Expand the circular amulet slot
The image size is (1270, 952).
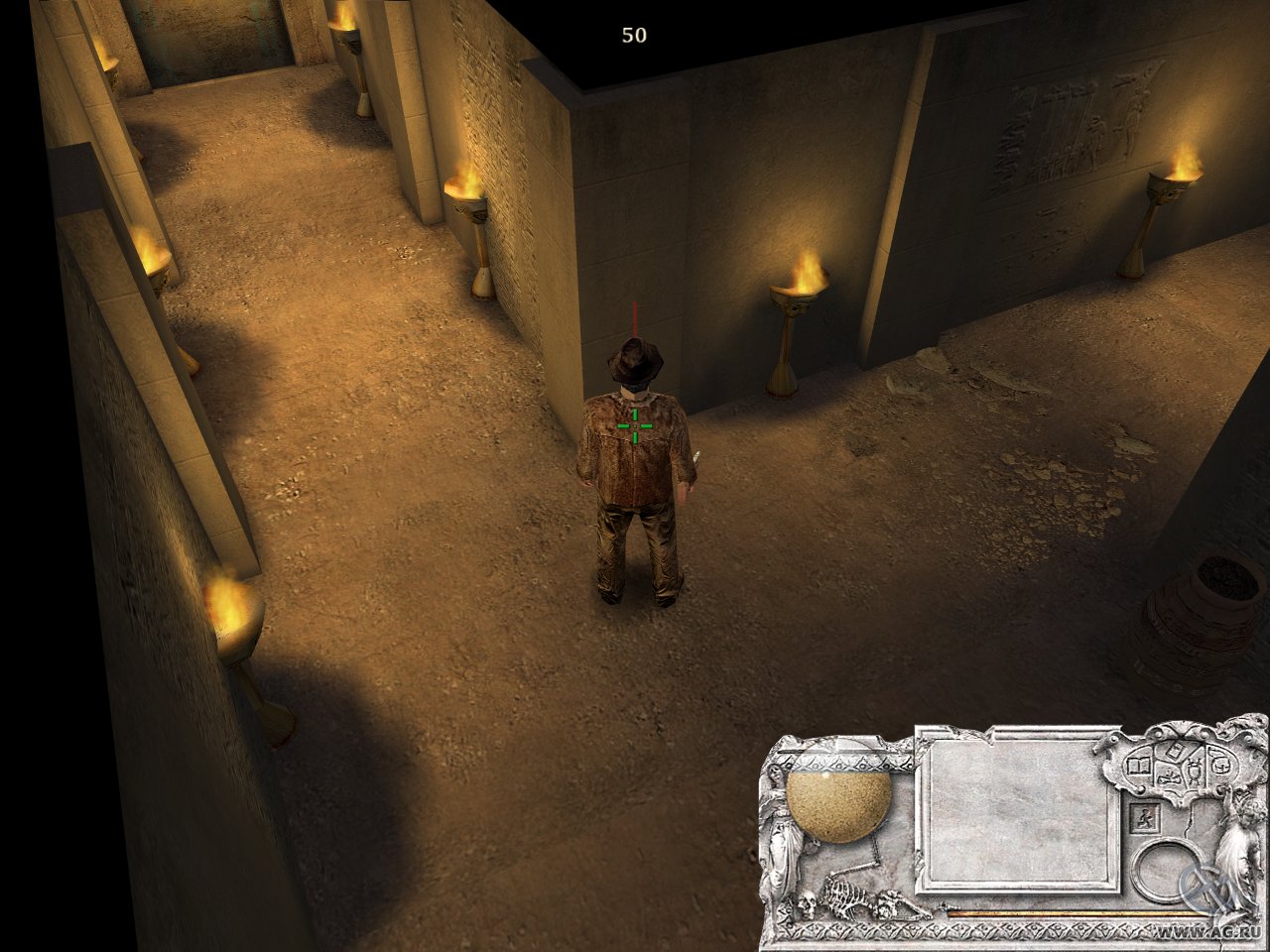pos(1167,870)
